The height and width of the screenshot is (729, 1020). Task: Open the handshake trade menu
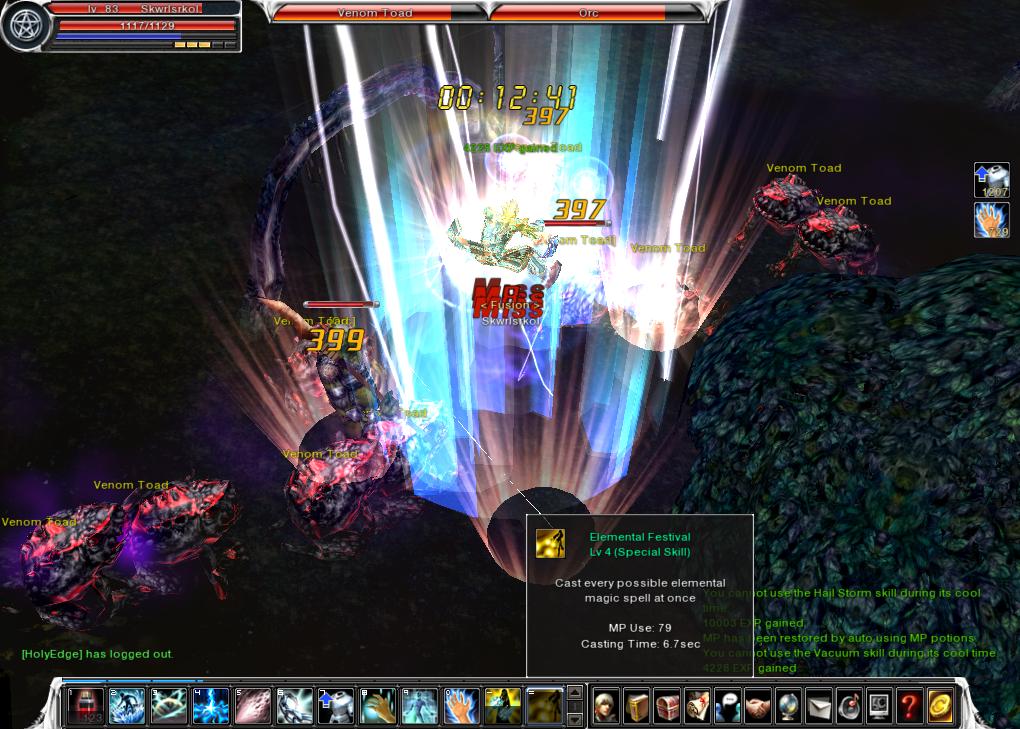click(758, 706)
